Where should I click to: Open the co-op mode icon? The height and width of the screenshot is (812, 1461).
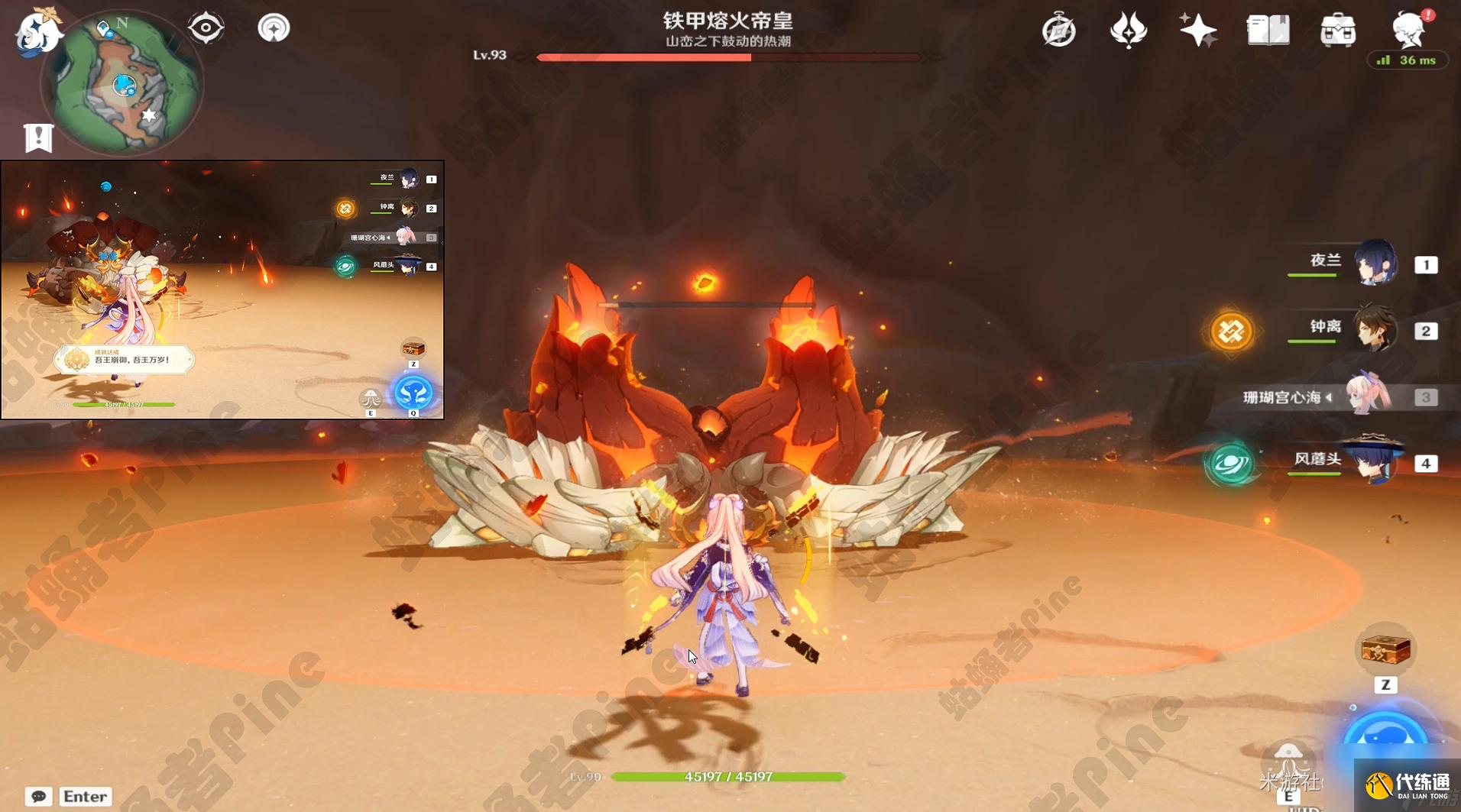click(x=273, y=27)
